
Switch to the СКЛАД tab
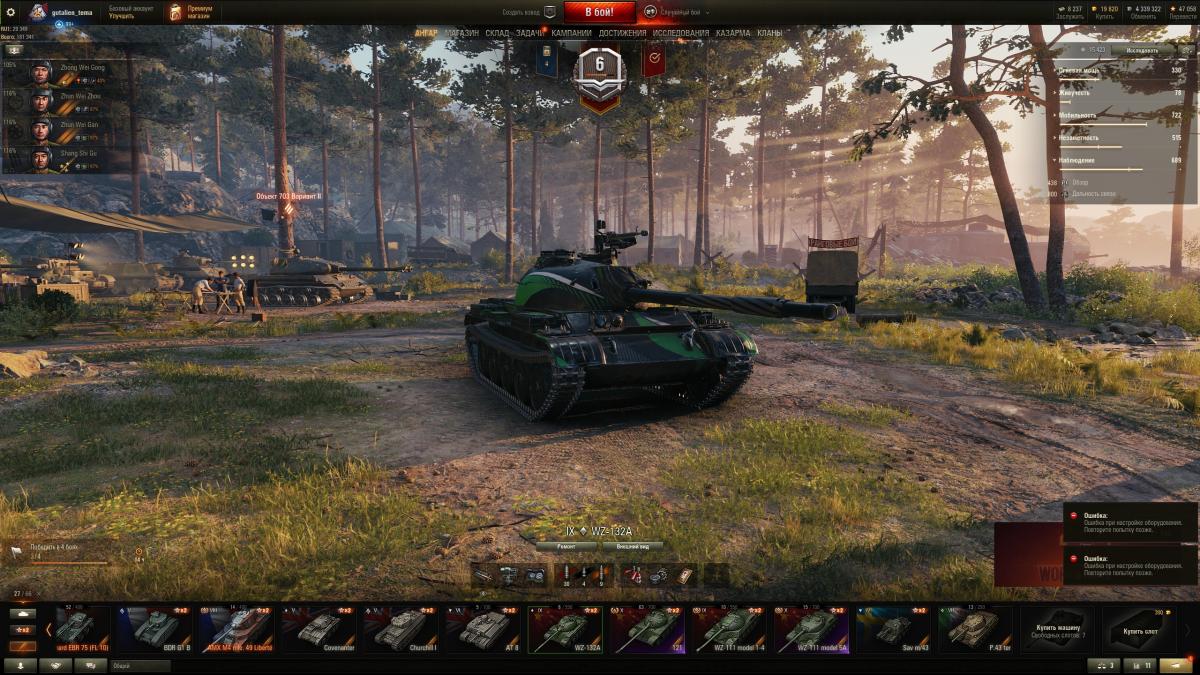pos(497,33)
